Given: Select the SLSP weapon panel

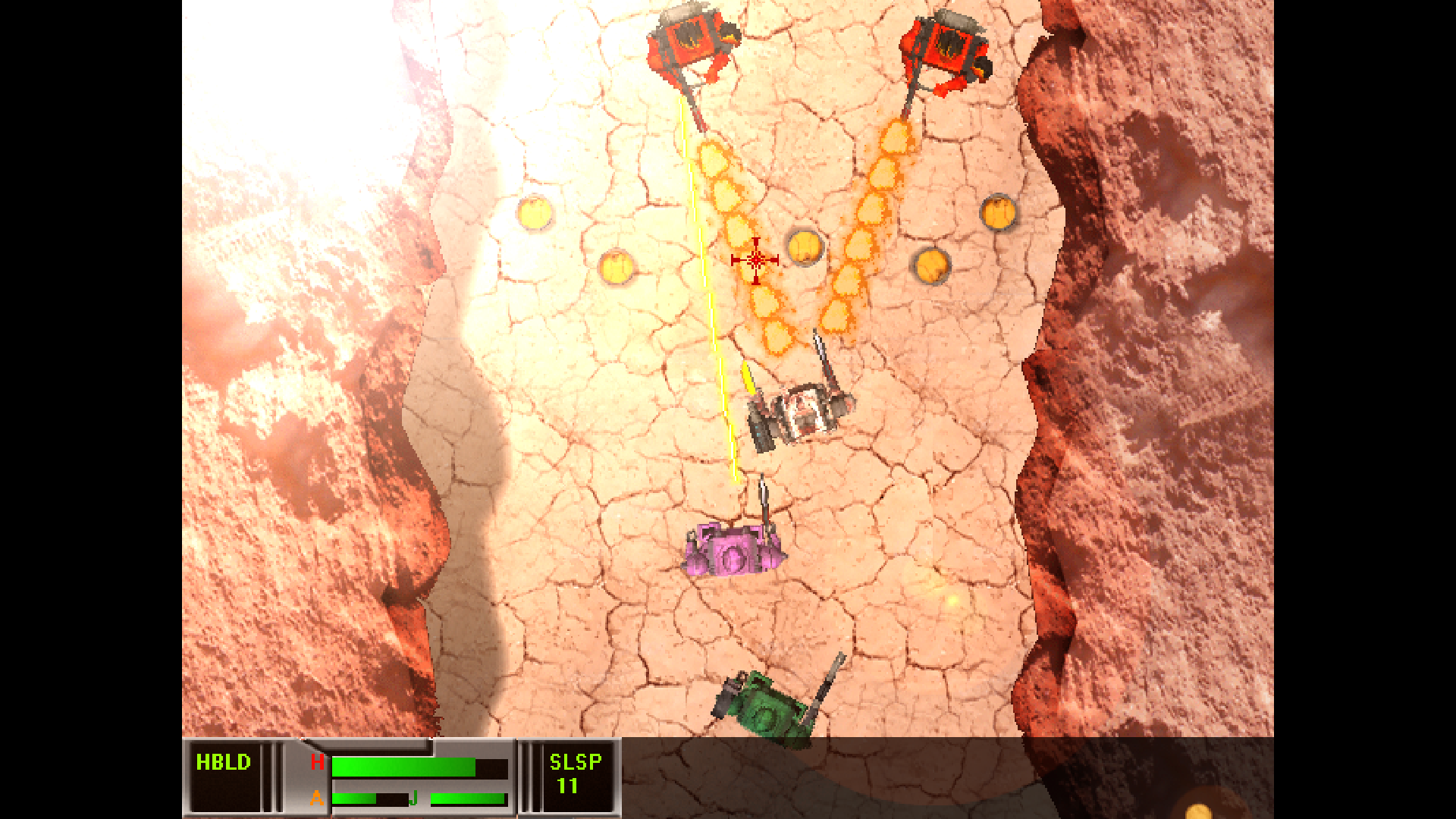Looking at the screenshot, I should pyautogui.click(x=576, y=775).
